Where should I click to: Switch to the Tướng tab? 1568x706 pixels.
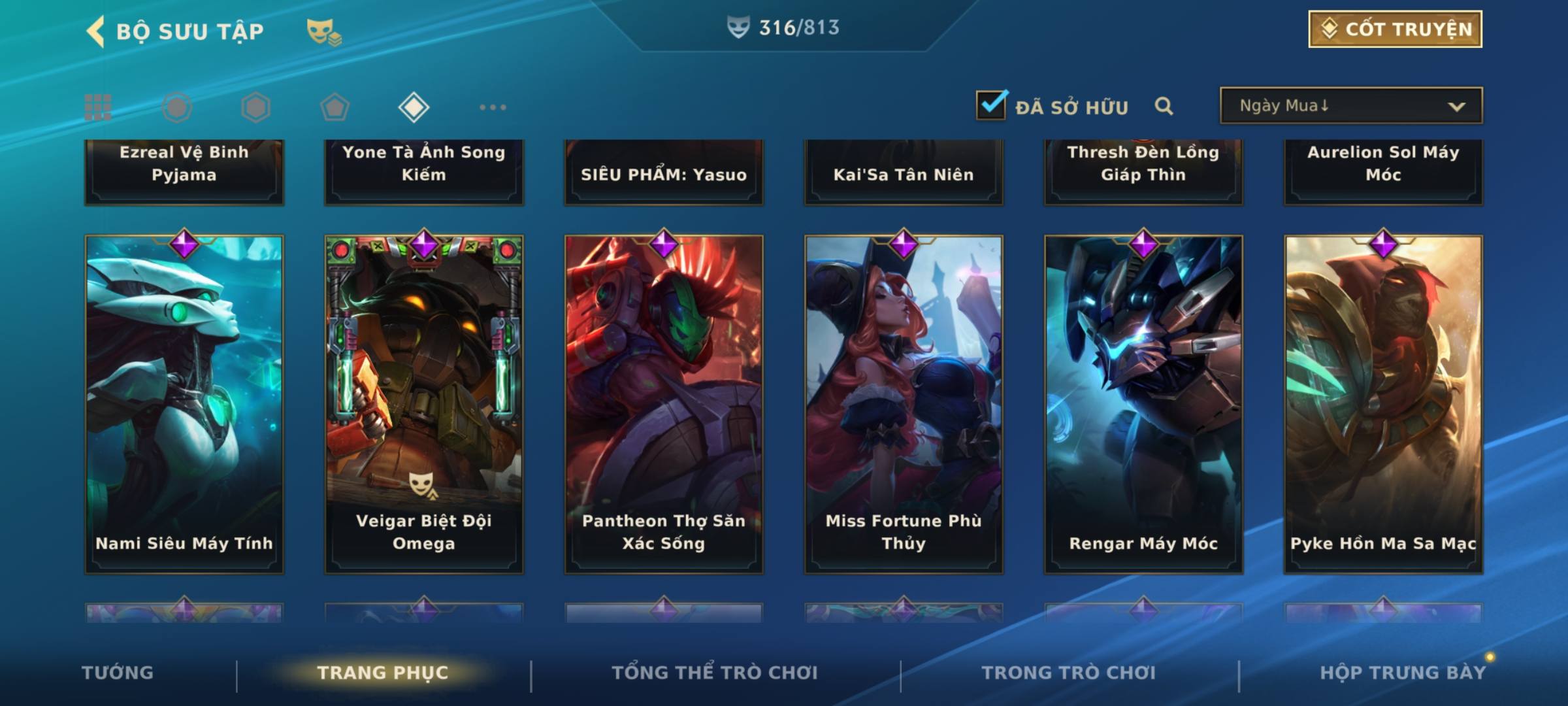118,673
